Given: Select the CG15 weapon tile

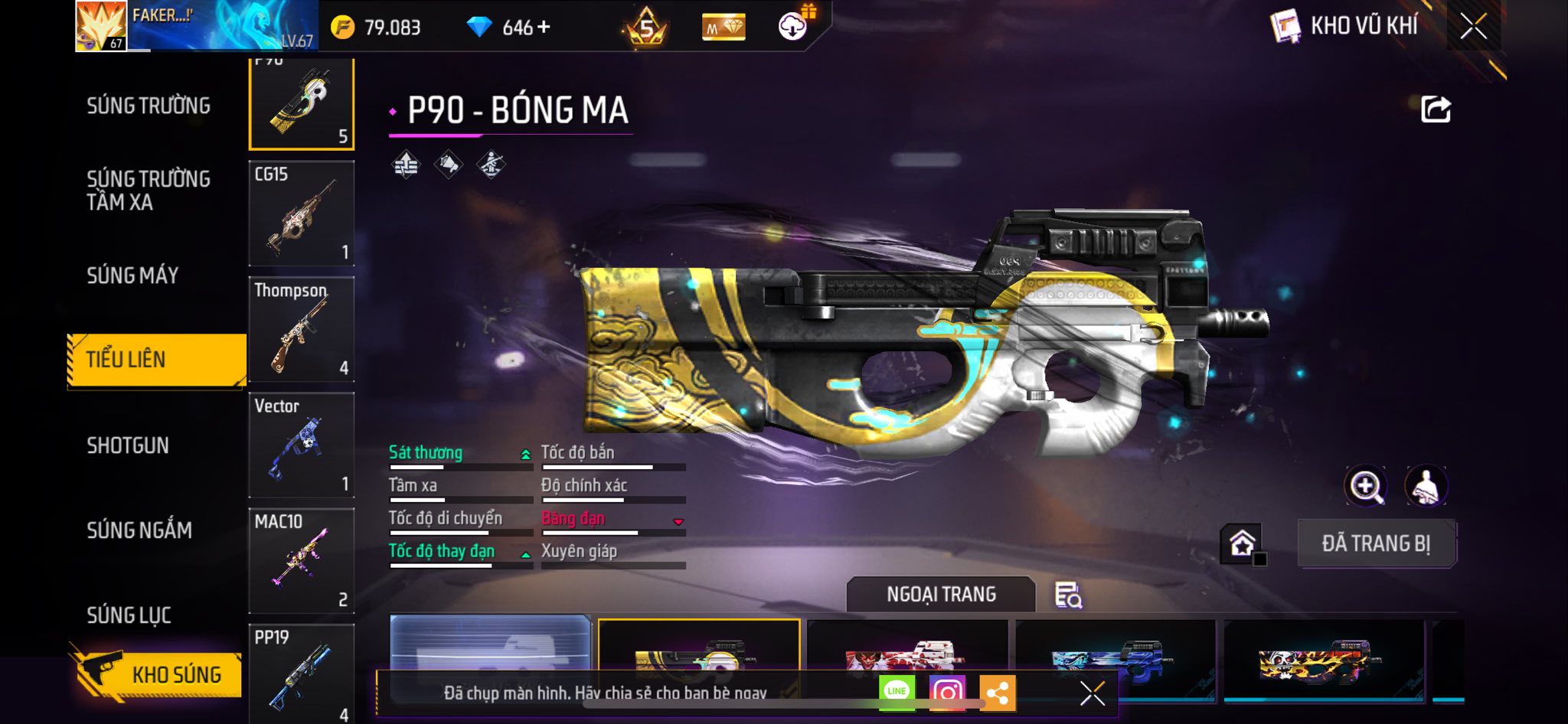Looking at the screenshot, I should click(302, 214).
